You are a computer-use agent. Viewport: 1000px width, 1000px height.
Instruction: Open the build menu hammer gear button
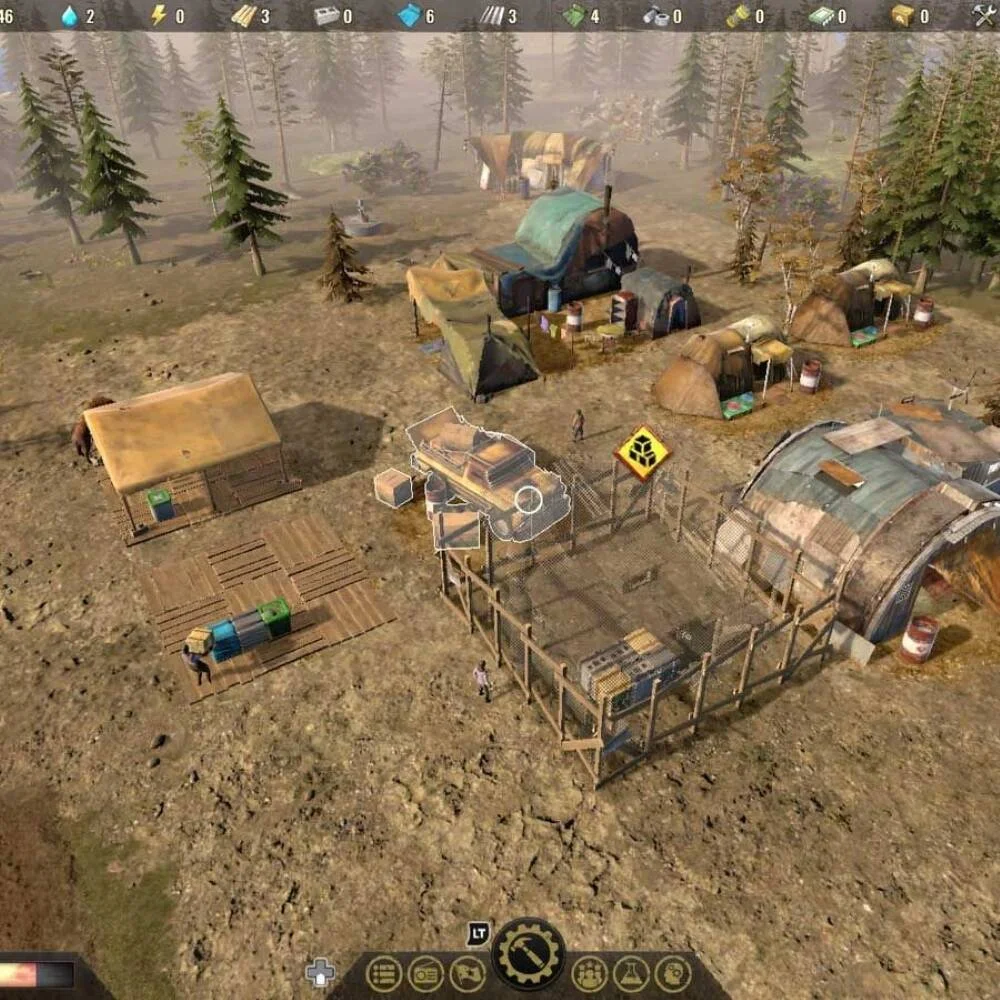528,954
